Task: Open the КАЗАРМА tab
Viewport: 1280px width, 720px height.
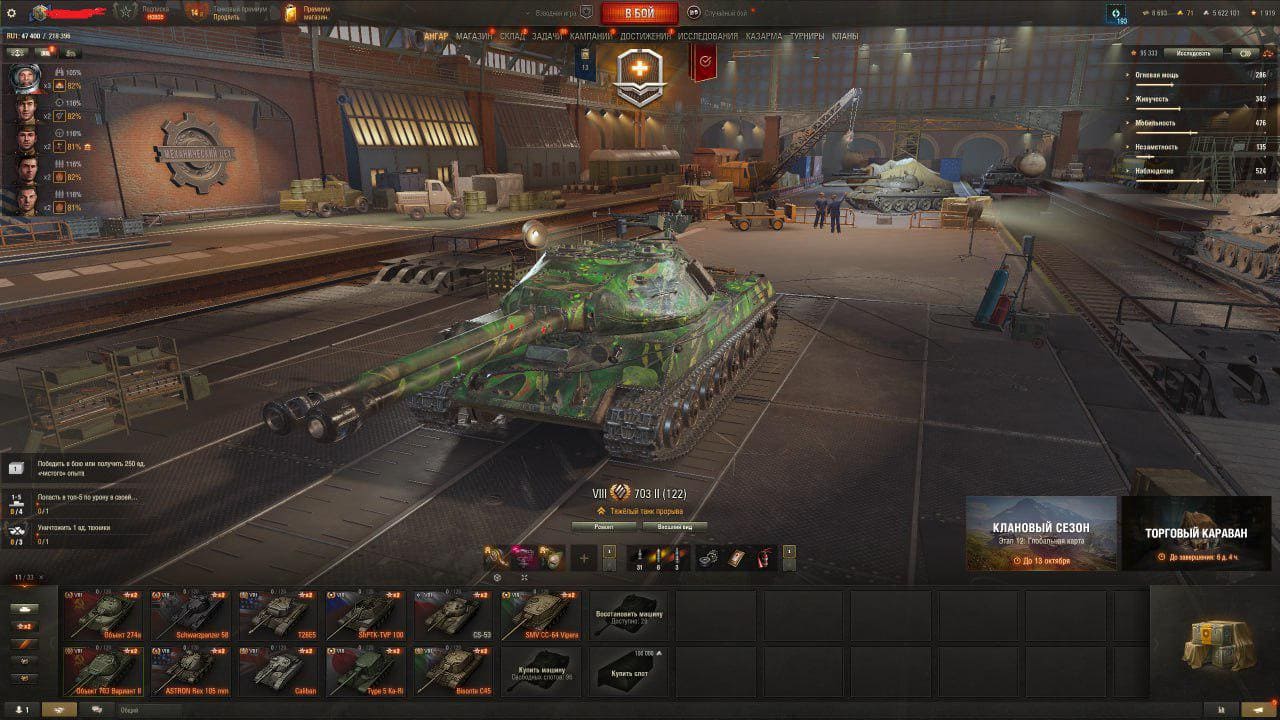Action: [764, 36]
